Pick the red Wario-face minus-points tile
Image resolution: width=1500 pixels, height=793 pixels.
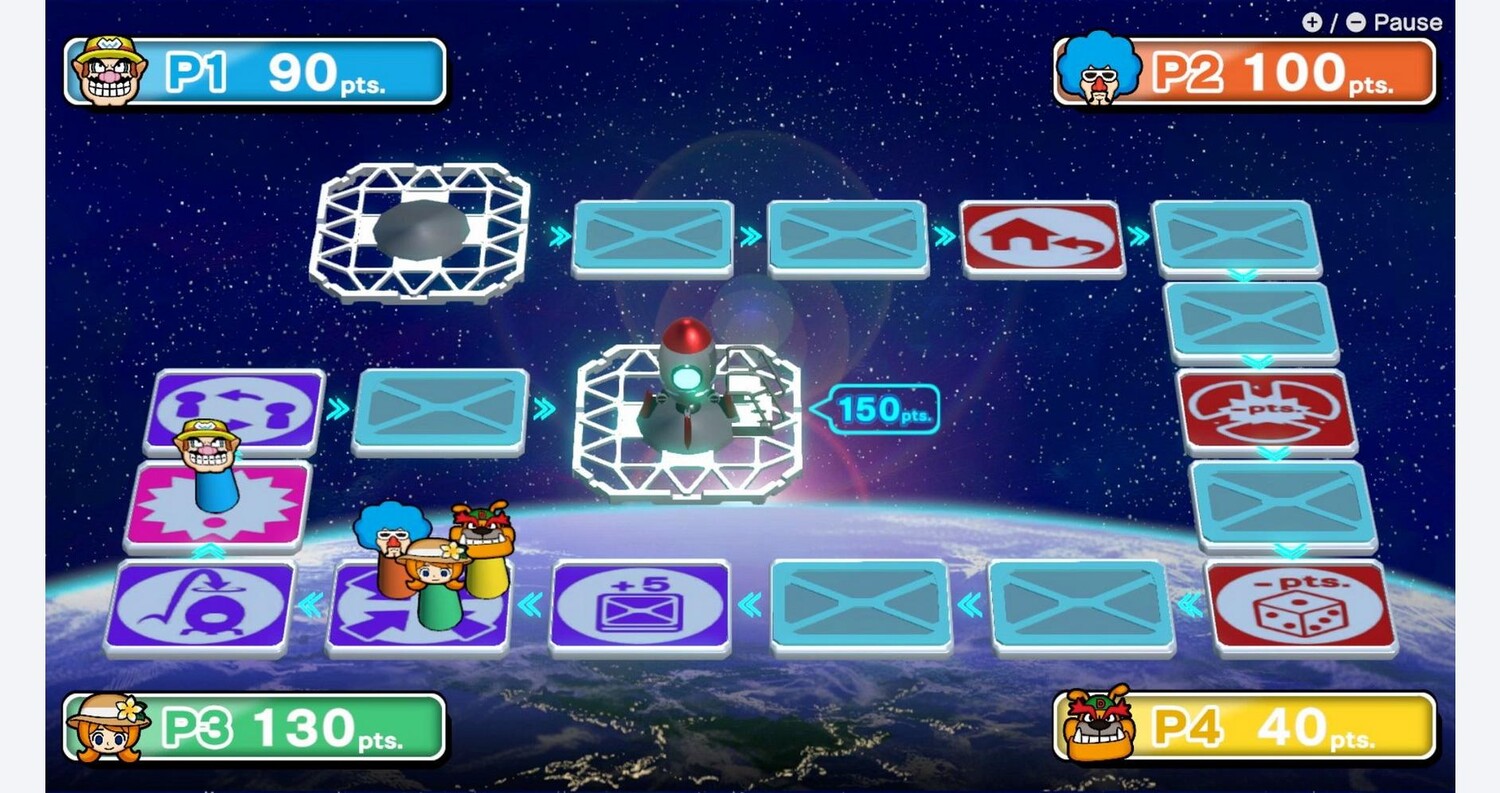click(1267, 410)
